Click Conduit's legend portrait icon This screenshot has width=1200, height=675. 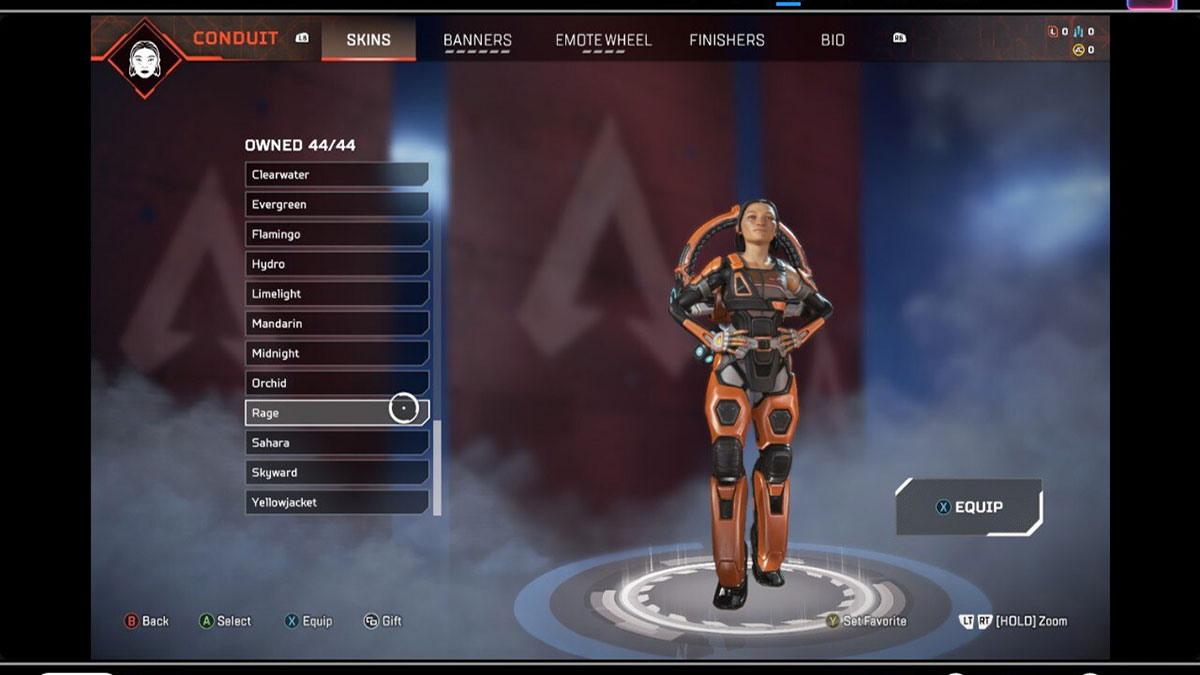click(145, 58)
